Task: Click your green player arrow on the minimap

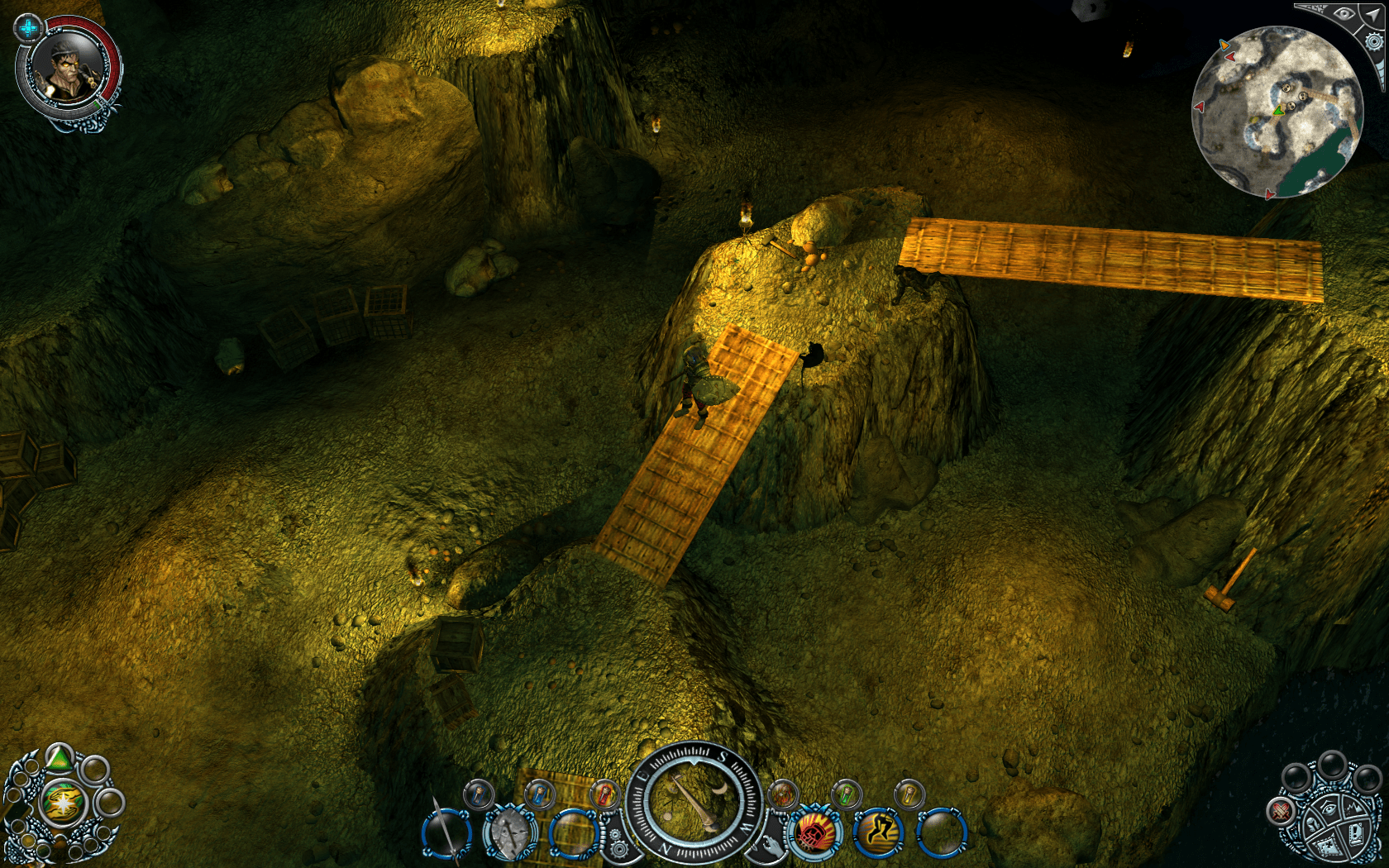Action: pos(1278,112)
